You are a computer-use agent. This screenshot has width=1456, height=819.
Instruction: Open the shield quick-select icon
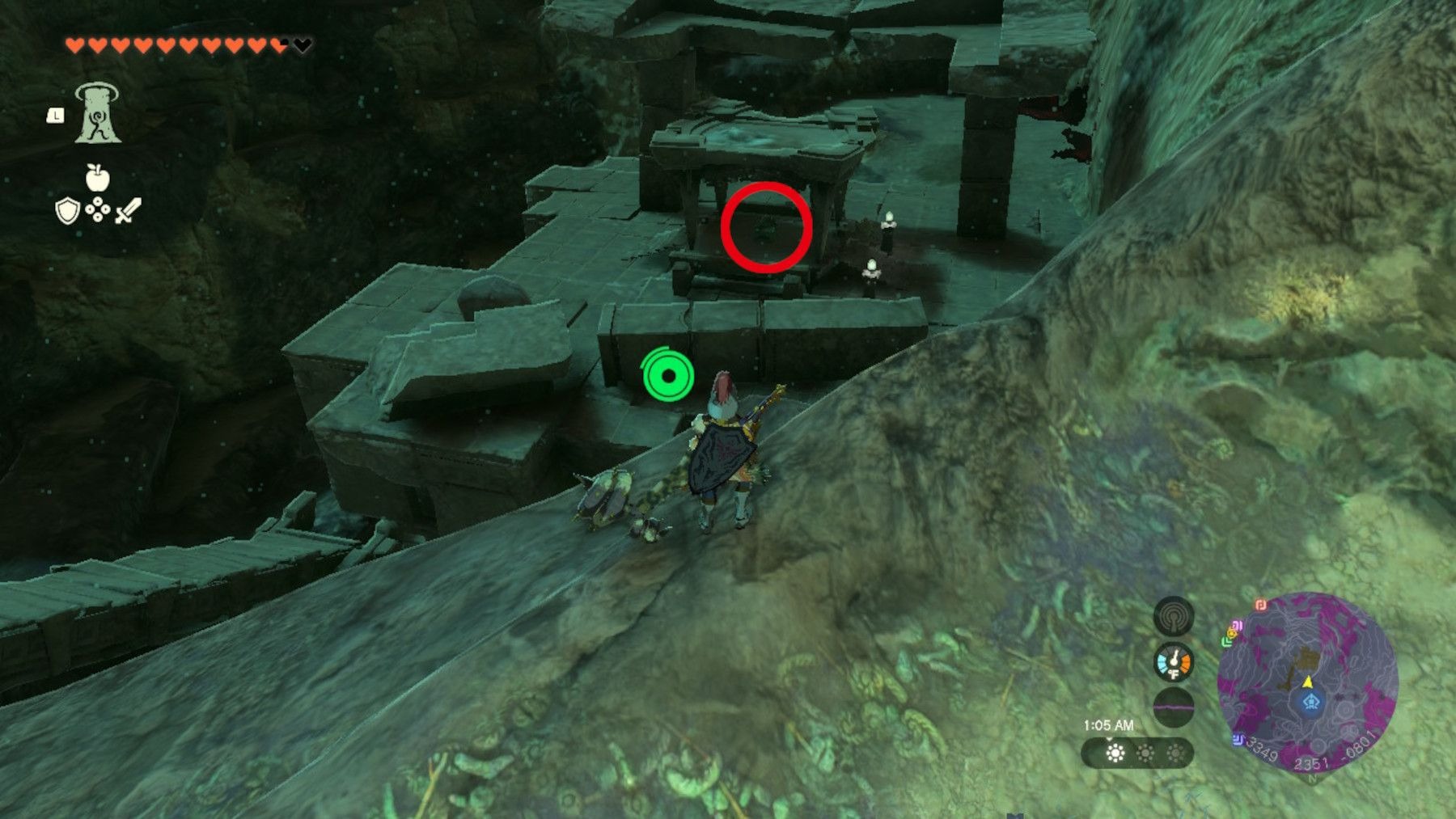(67, 212)
